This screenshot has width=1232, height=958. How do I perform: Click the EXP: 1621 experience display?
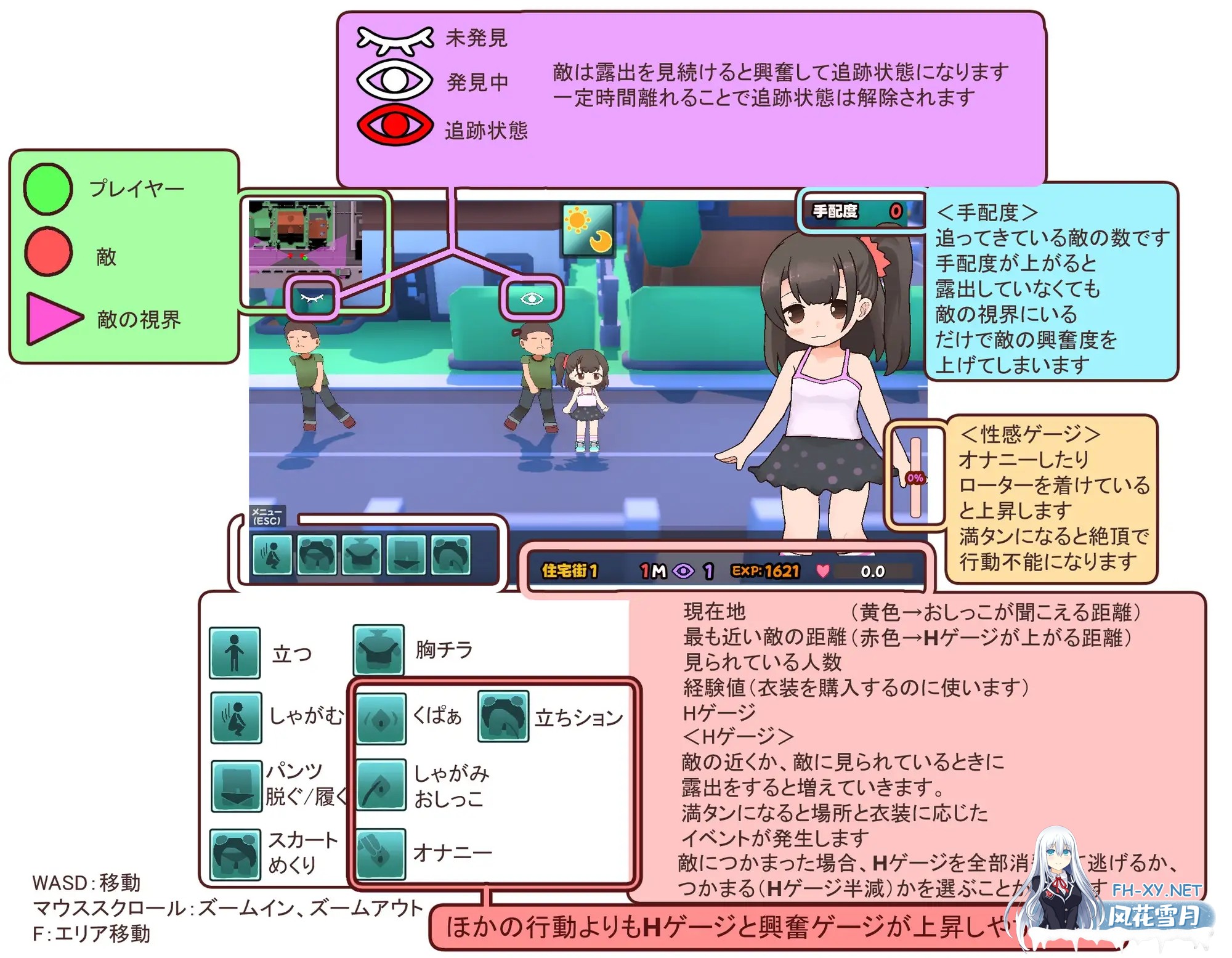click(764, 570)
